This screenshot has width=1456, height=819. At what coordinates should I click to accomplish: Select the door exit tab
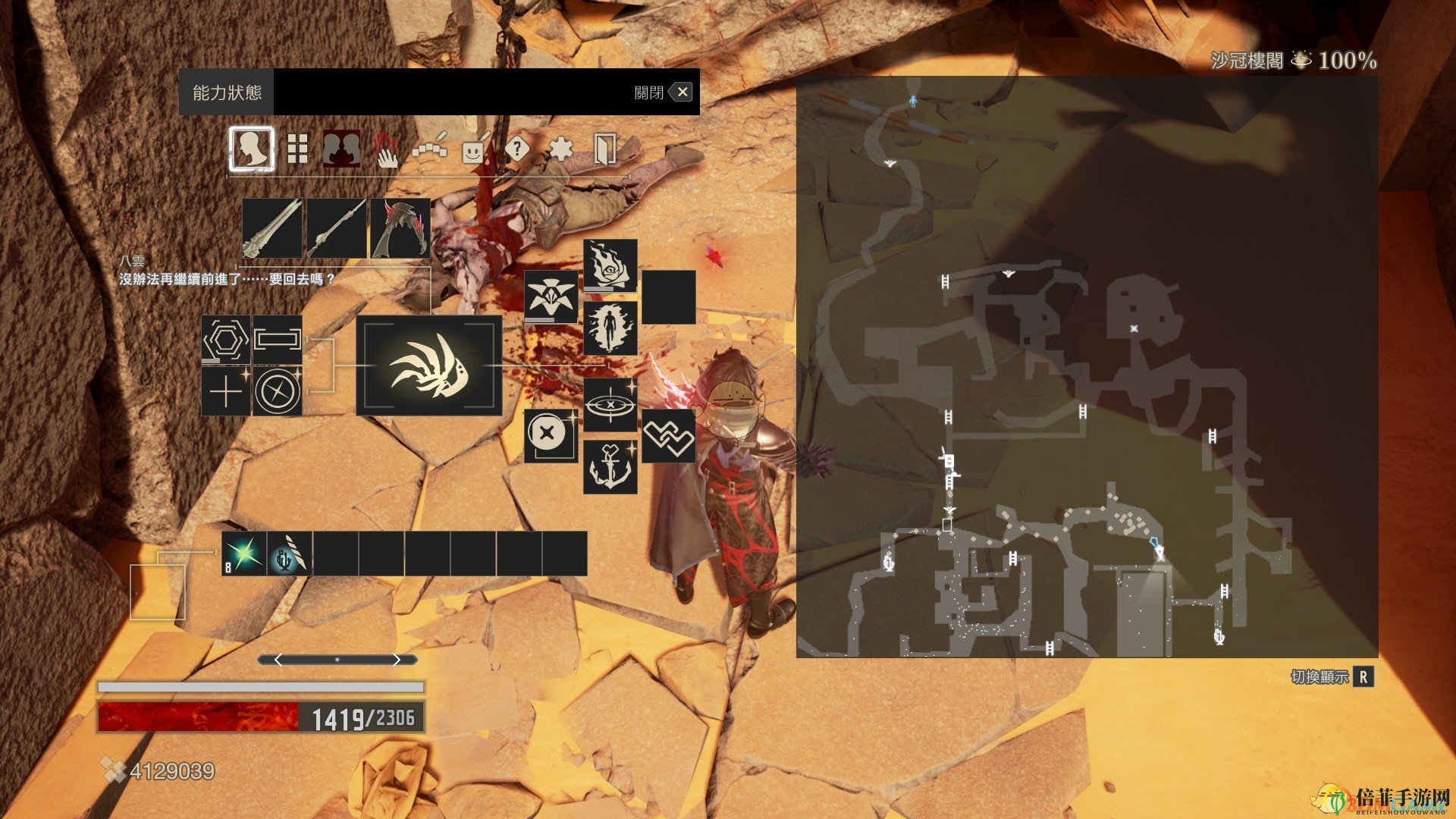[x=604, y=149]
